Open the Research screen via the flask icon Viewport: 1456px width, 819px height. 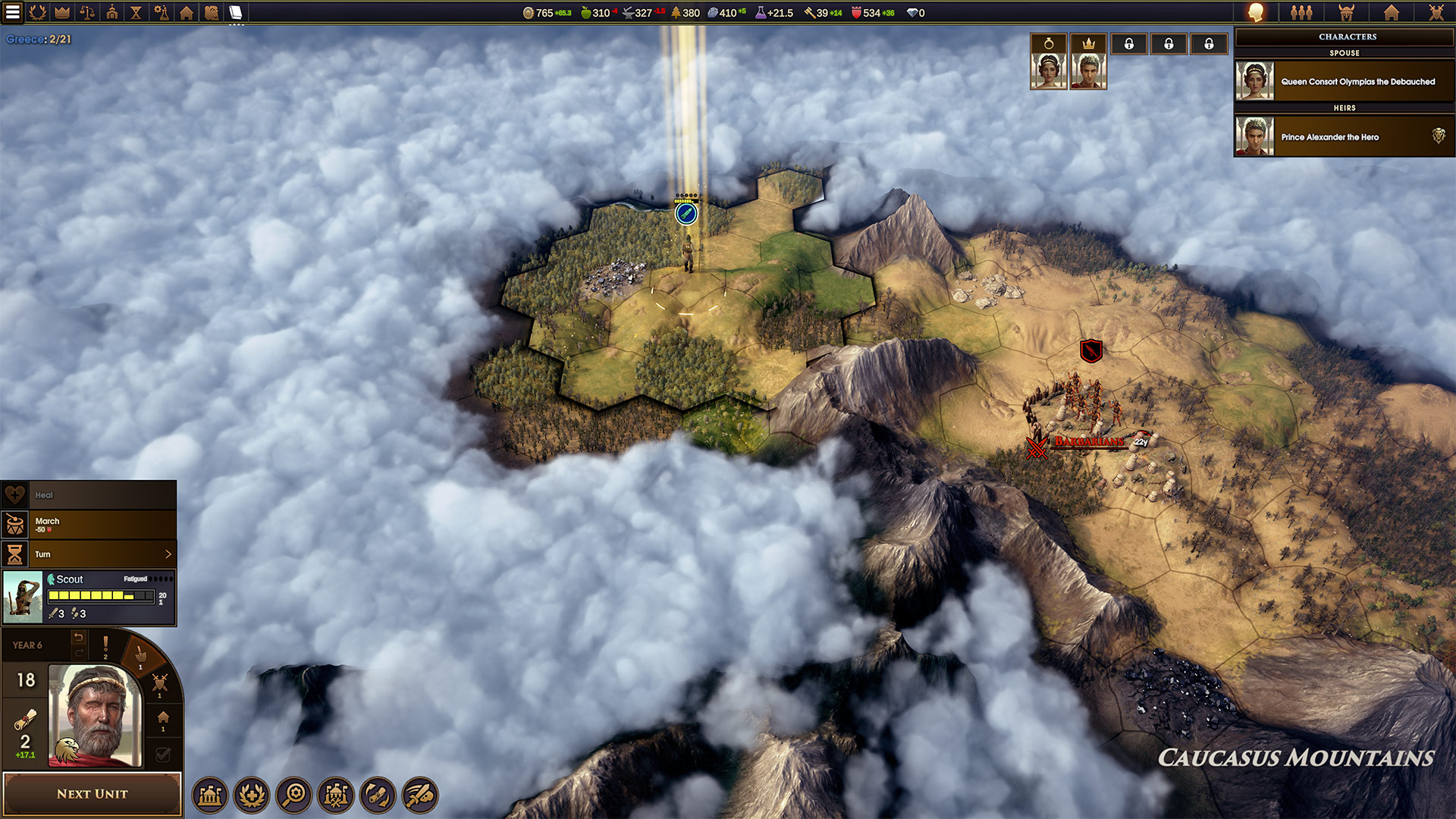[x=162, y=12]
